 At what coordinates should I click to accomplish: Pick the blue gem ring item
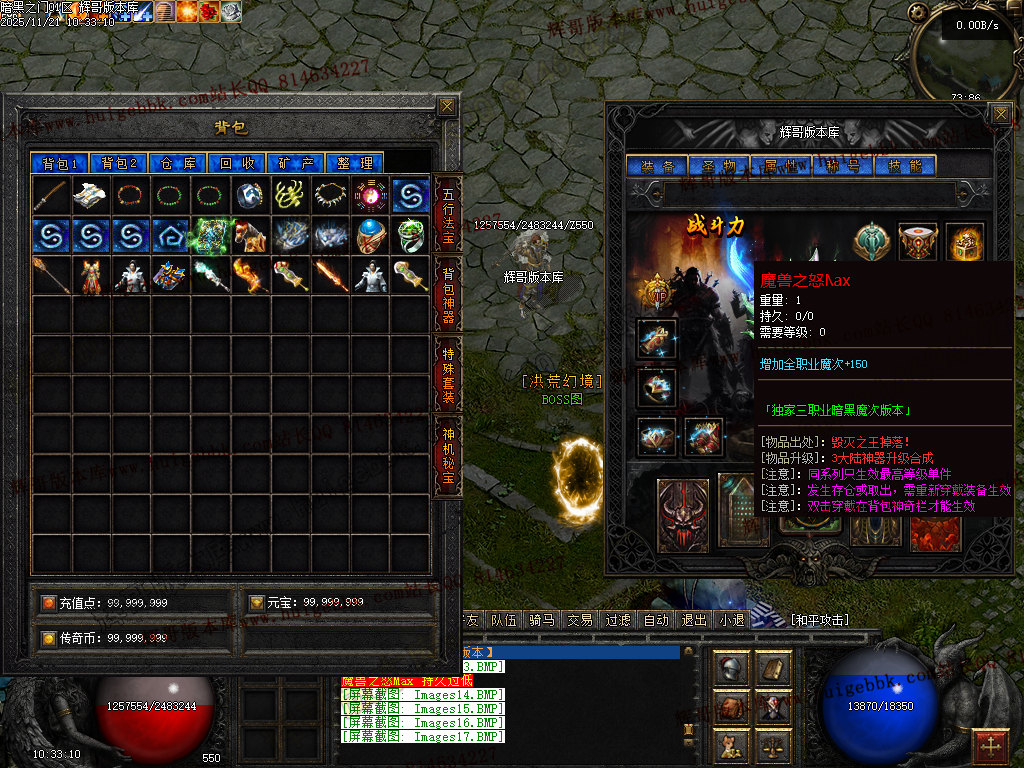(370, 235)
